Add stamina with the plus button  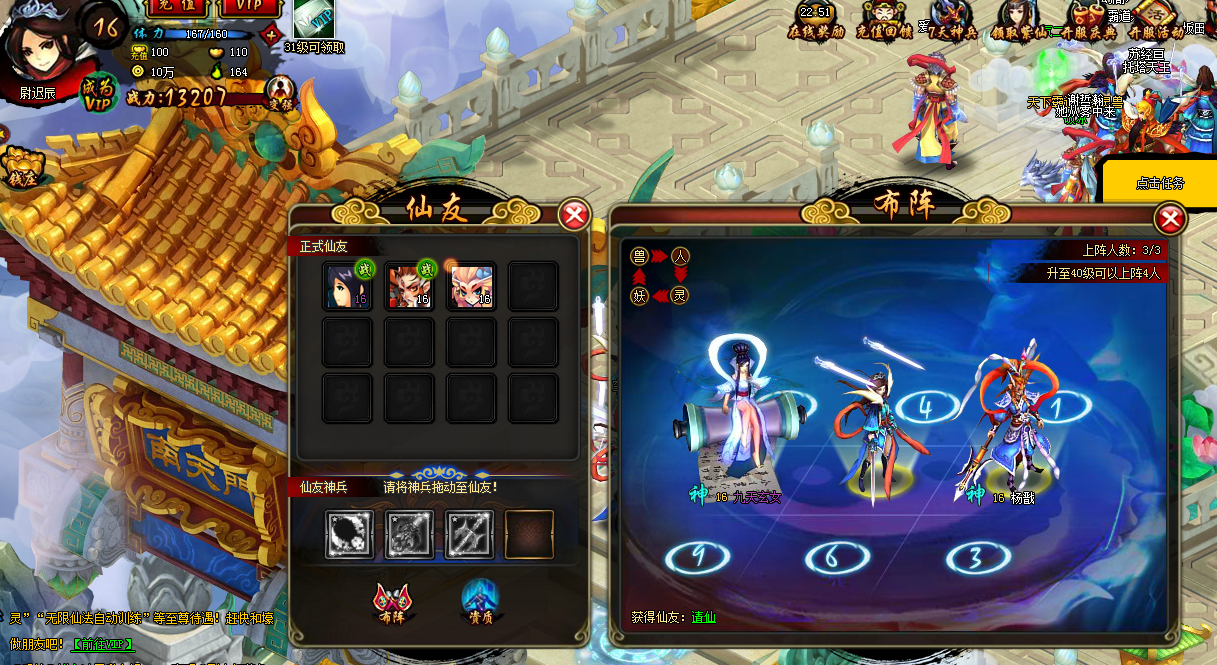[x=271, y=35]
